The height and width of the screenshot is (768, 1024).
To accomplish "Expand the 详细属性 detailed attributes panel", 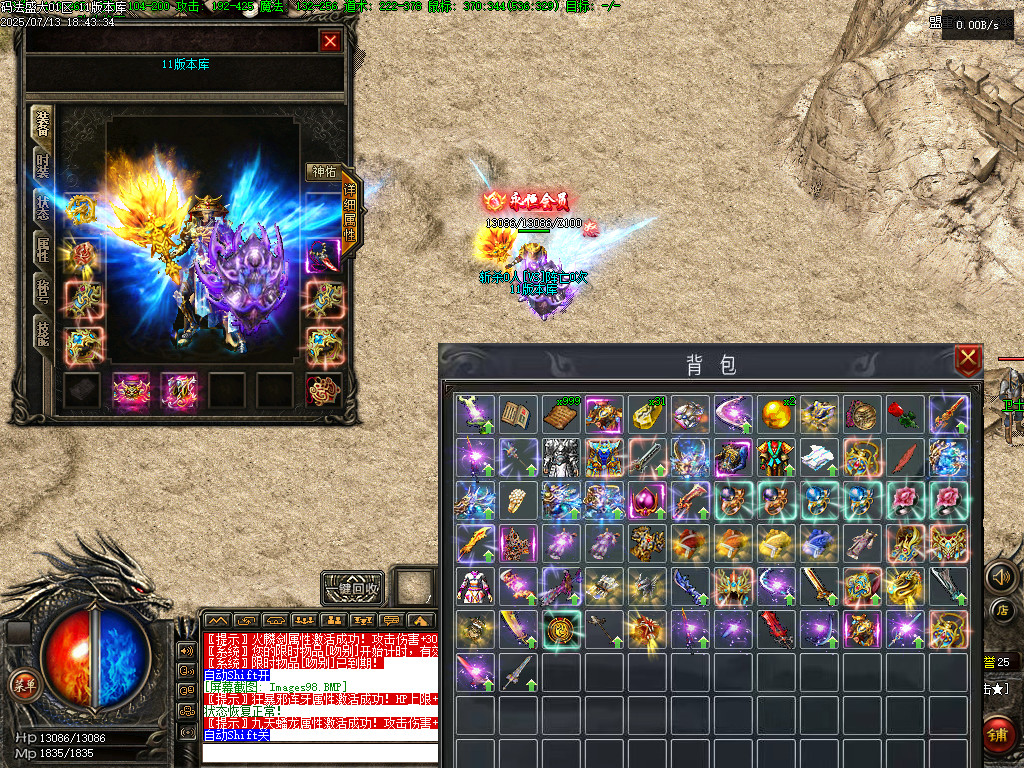I will coord(350,210).
